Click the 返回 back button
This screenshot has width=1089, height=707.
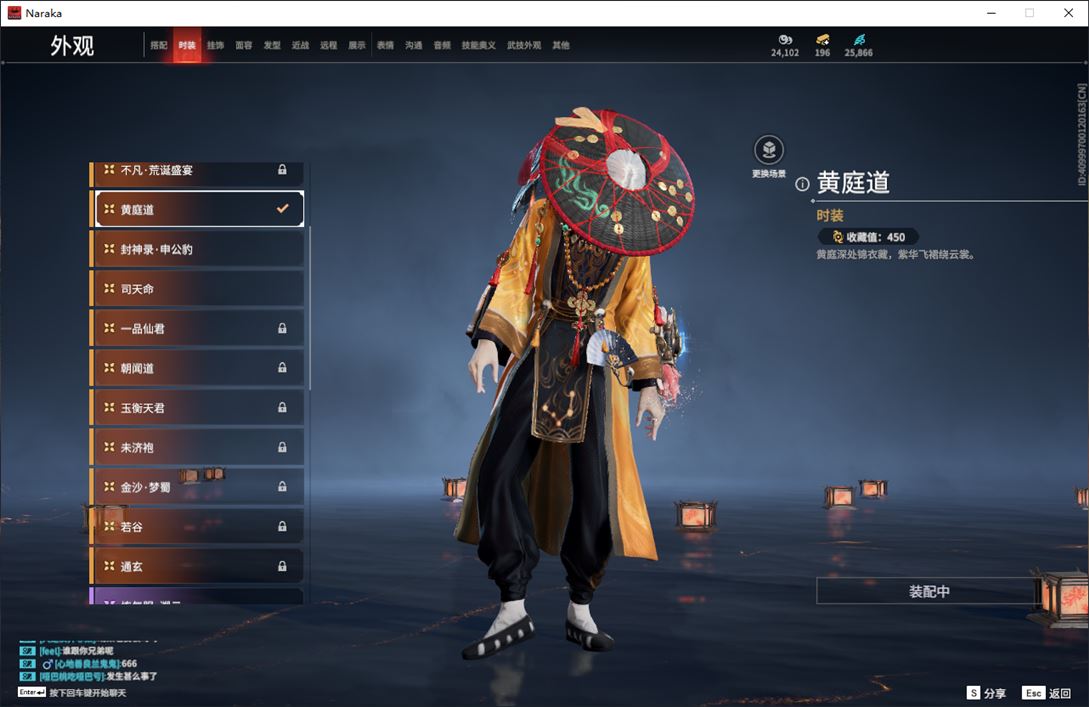click(1046, 693)
